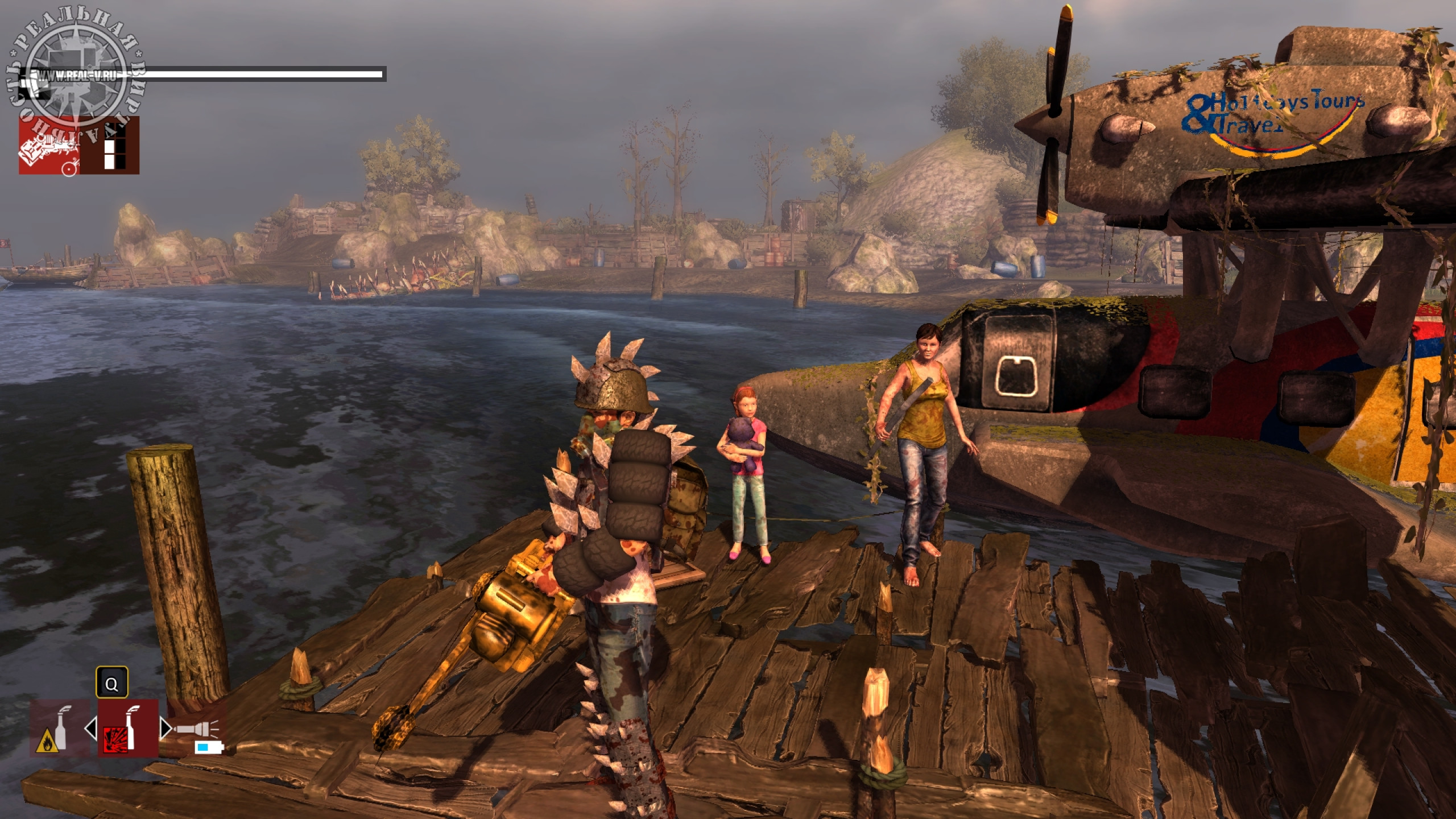Cycle throwables with the right arrow

[164, 729]
